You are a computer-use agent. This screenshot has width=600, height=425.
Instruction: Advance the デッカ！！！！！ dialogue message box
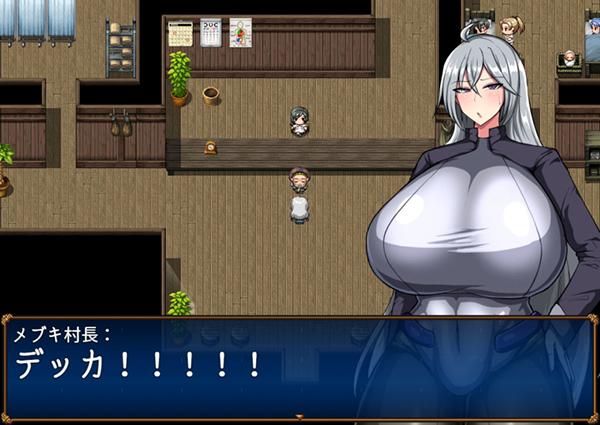coord(299,365)
